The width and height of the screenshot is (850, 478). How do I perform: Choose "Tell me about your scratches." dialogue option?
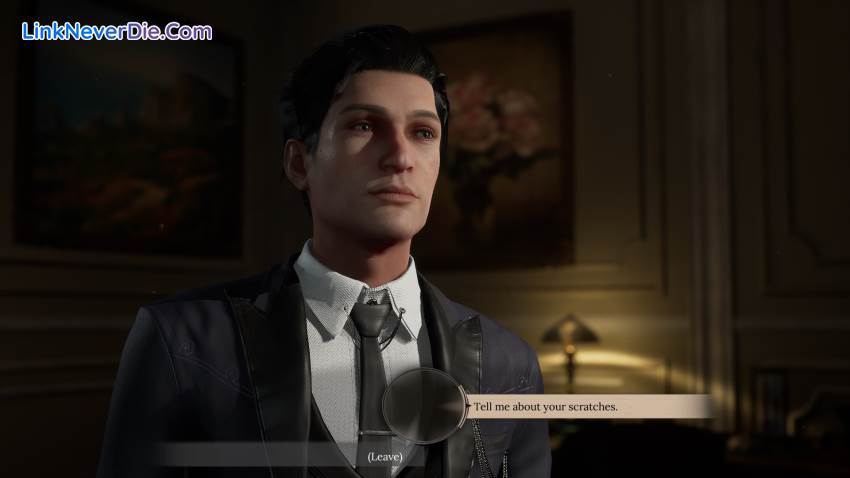tap(546, 406)
